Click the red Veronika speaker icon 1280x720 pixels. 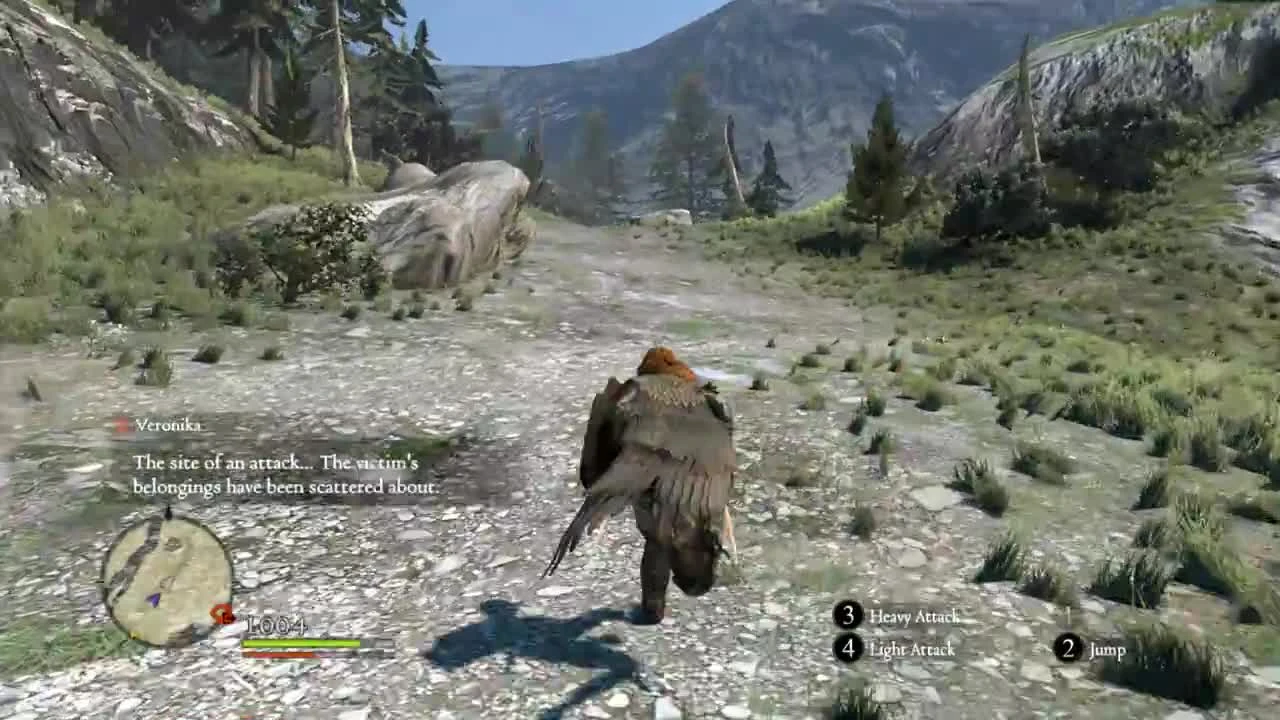pyautogui.click(x=119, y=424)
